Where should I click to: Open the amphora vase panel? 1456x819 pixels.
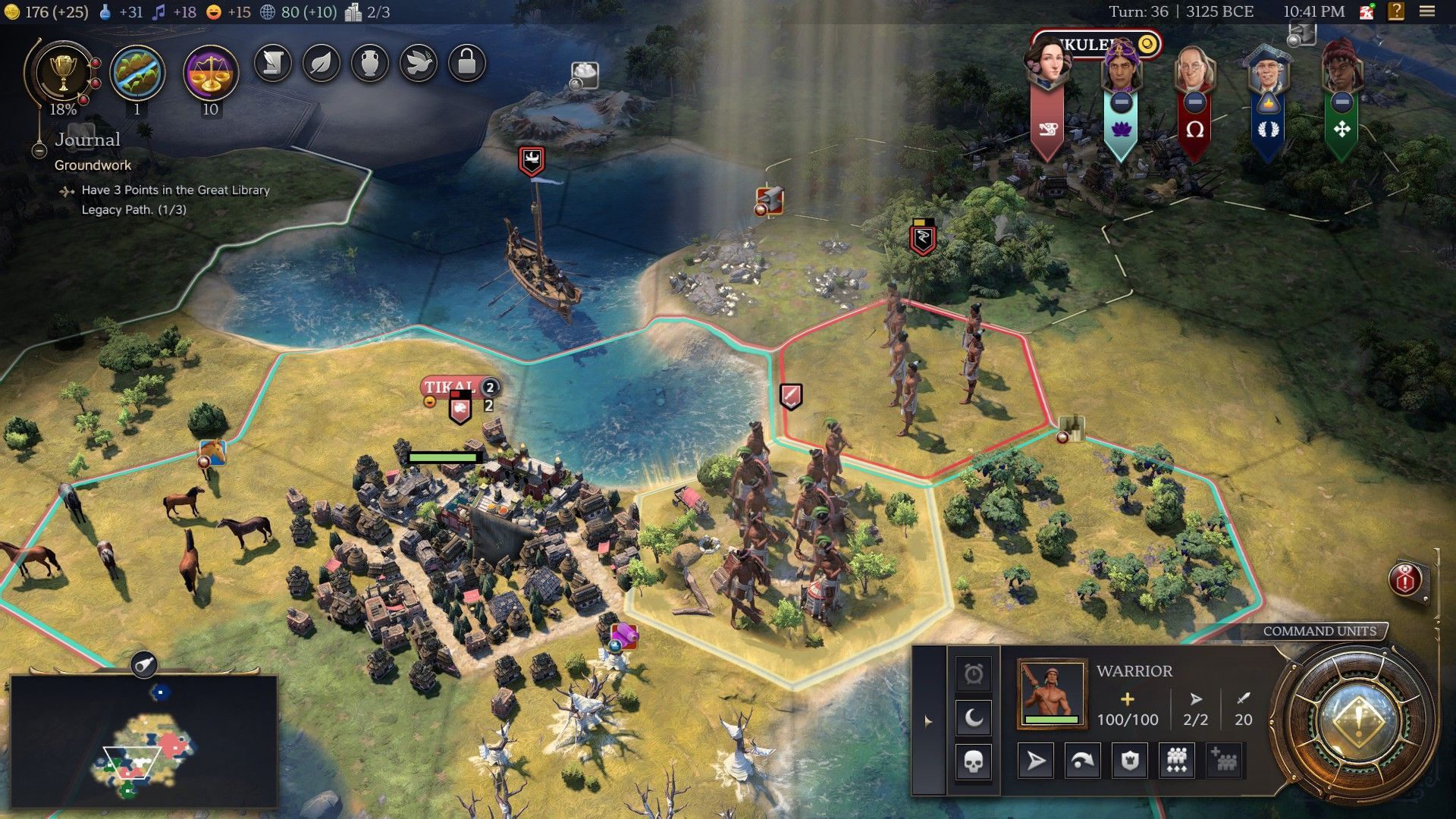tap(370, 63)
